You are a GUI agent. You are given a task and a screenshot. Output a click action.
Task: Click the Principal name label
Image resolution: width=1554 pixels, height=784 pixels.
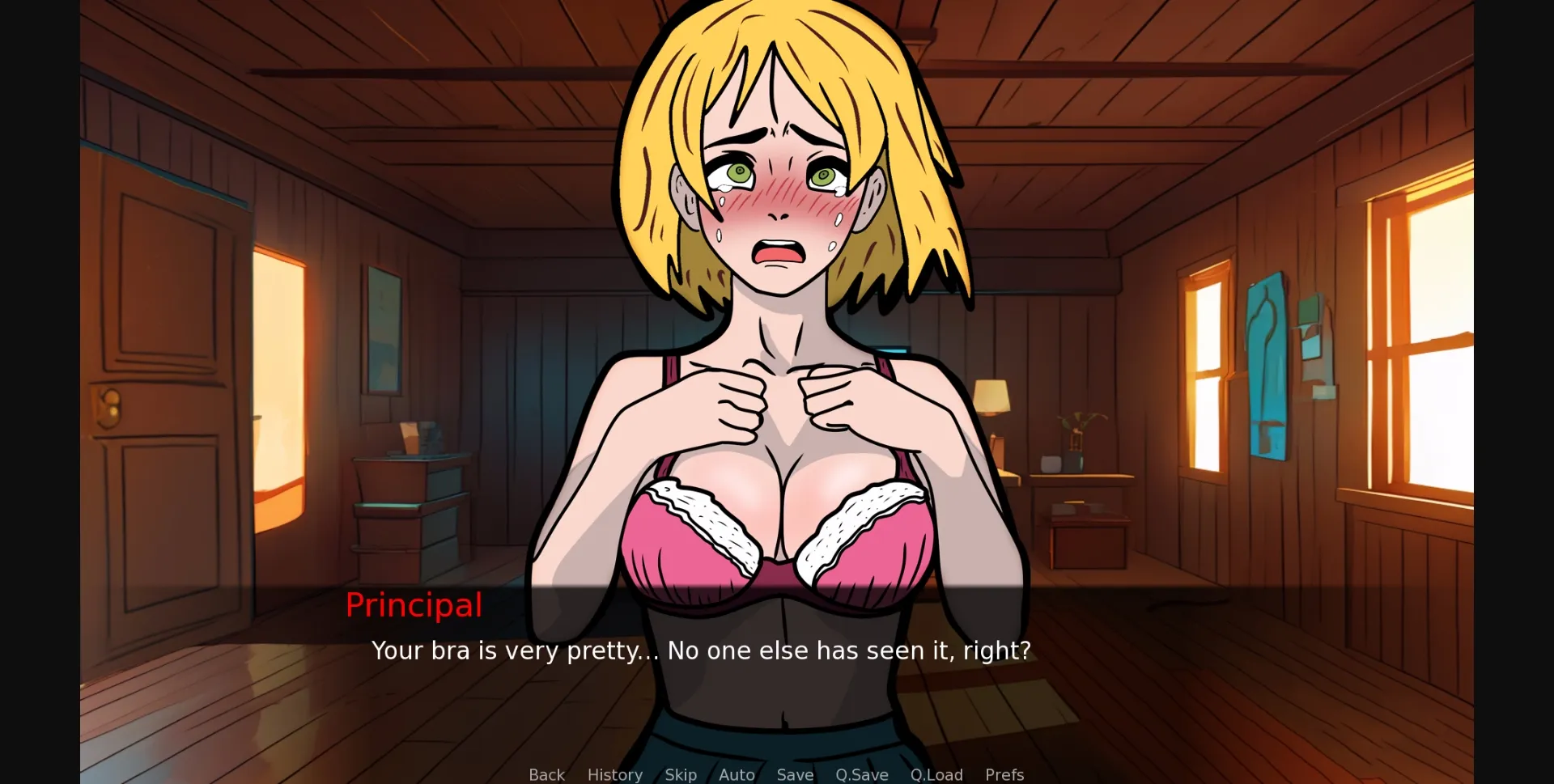(x=414, y=605)
